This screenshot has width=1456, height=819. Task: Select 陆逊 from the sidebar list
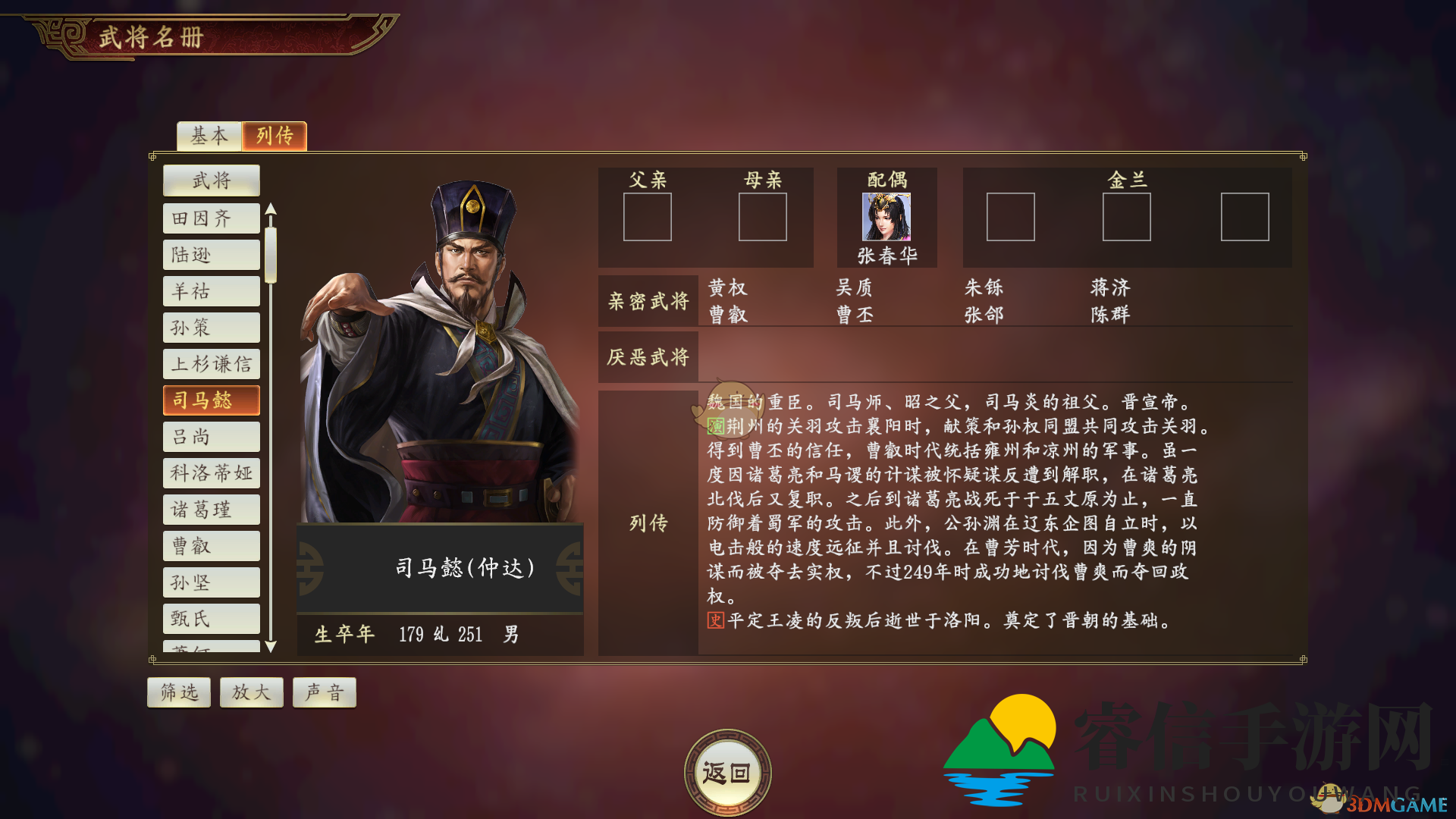click(x=211, y=254)
